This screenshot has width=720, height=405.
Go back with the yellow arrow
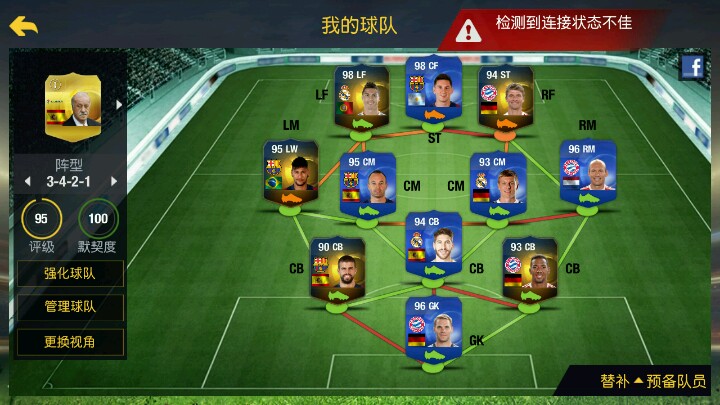point(24,26)
